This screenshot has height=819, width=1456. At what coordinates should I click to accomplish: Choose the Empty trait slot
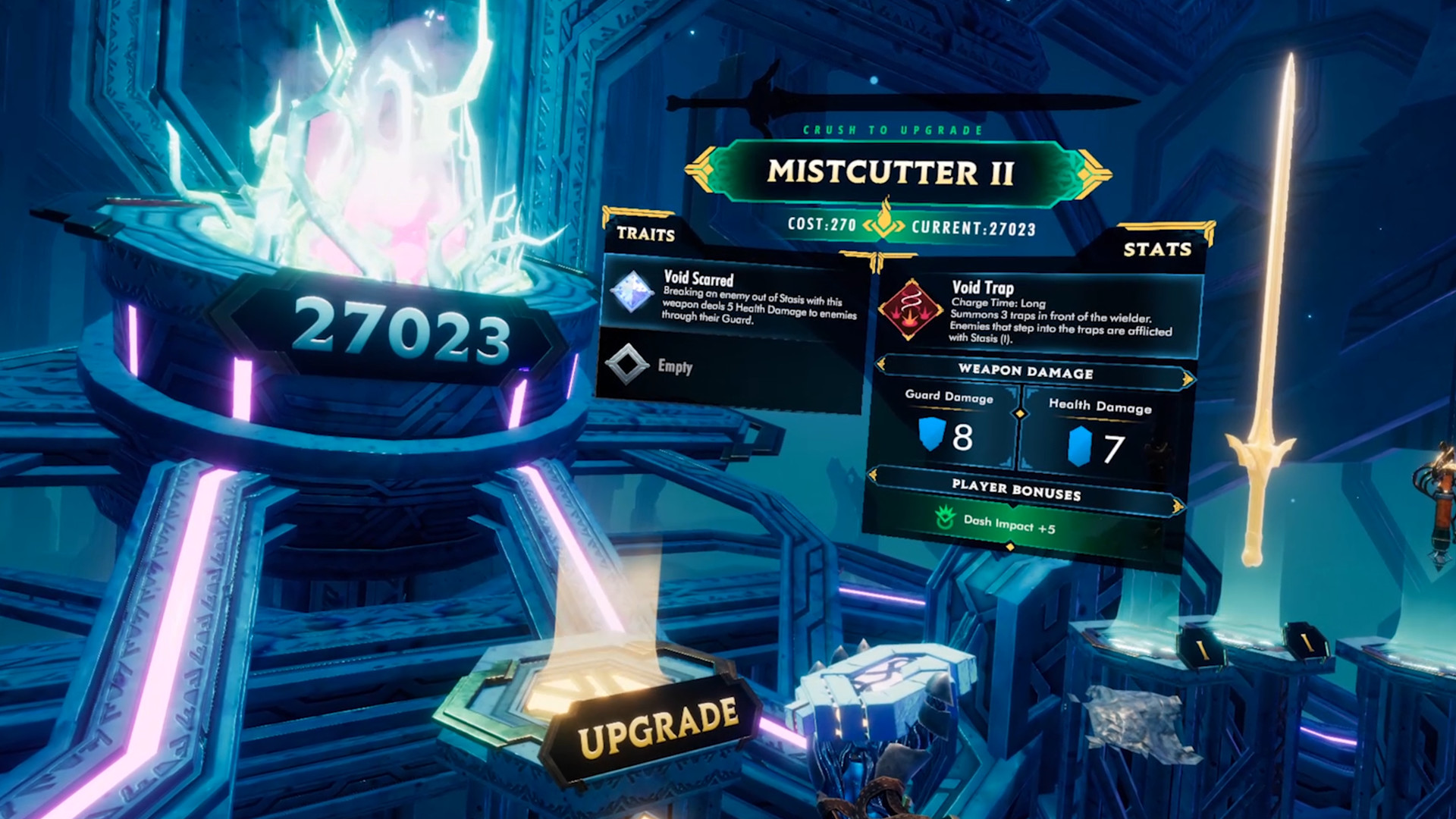coord(675,366)
